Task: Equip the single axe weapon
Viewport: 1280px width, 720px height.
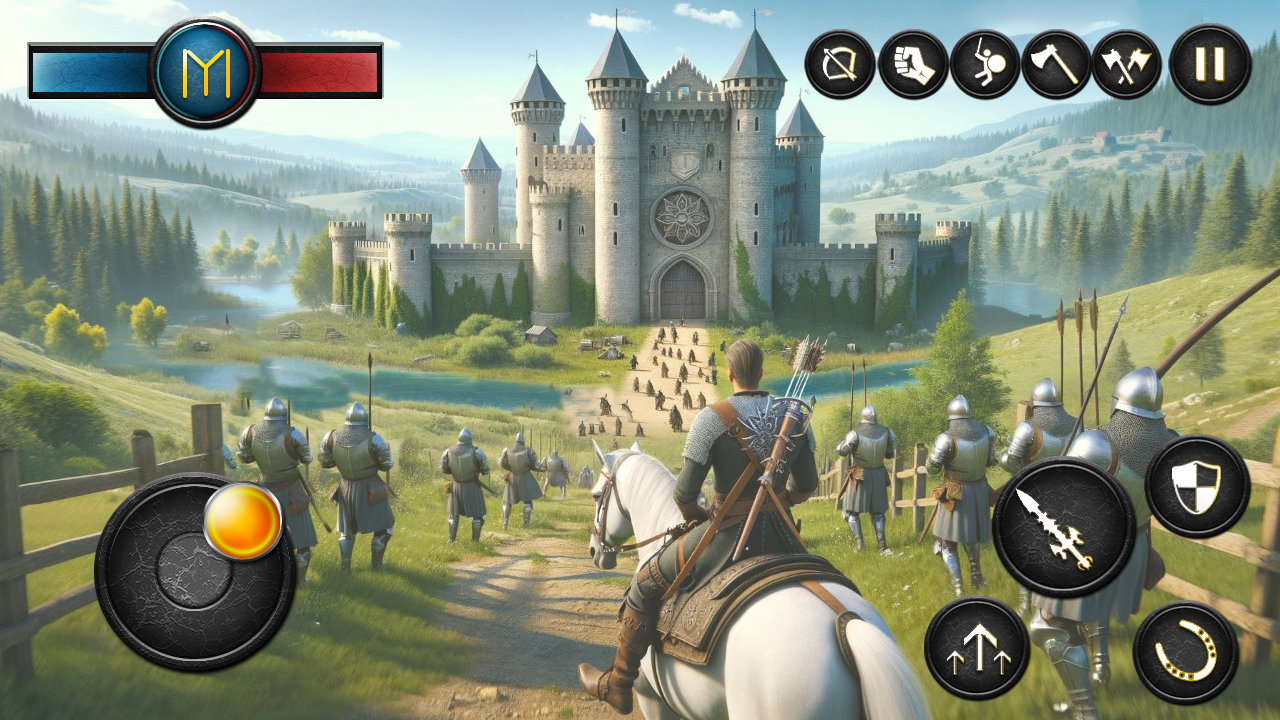Action: click(x=1056, y=64)
